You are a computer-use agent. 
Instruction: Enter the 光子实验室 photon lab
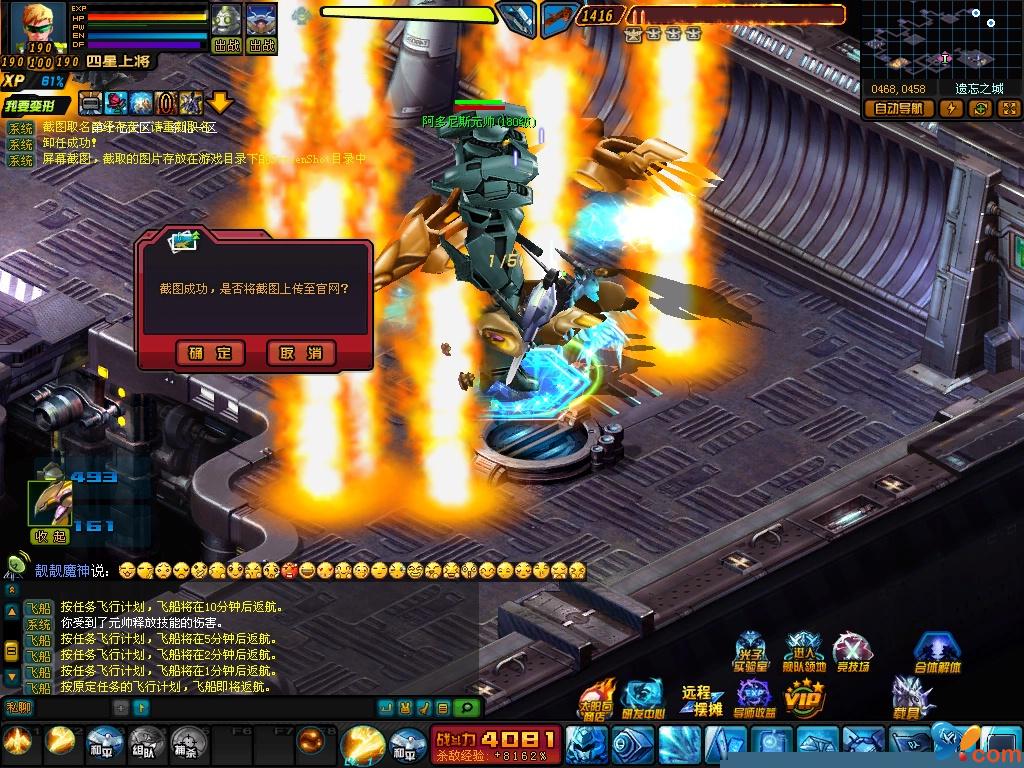(x=751, y=653)
